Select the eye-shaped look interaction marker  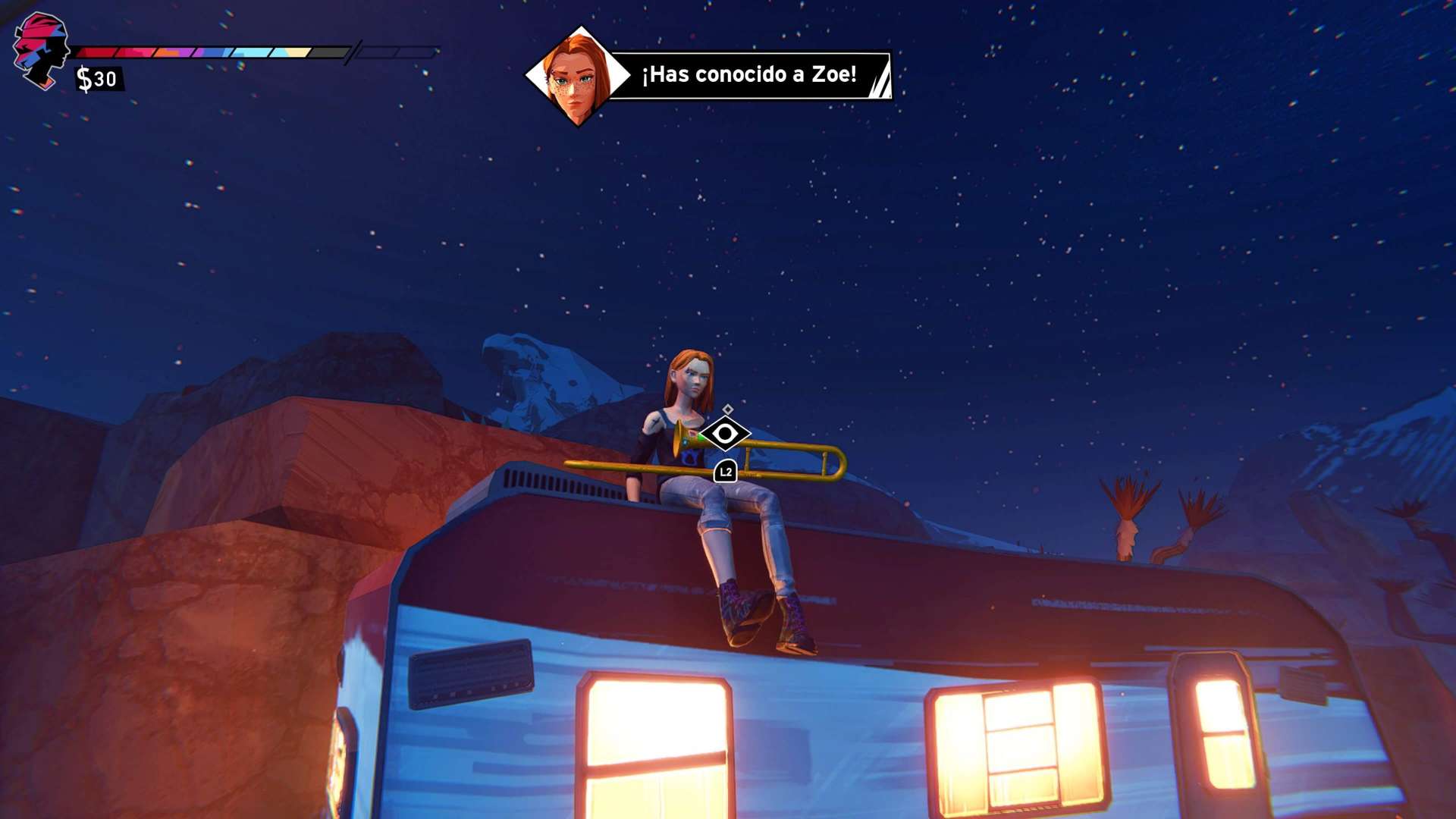pyautogui.click(x=725, y=434)
